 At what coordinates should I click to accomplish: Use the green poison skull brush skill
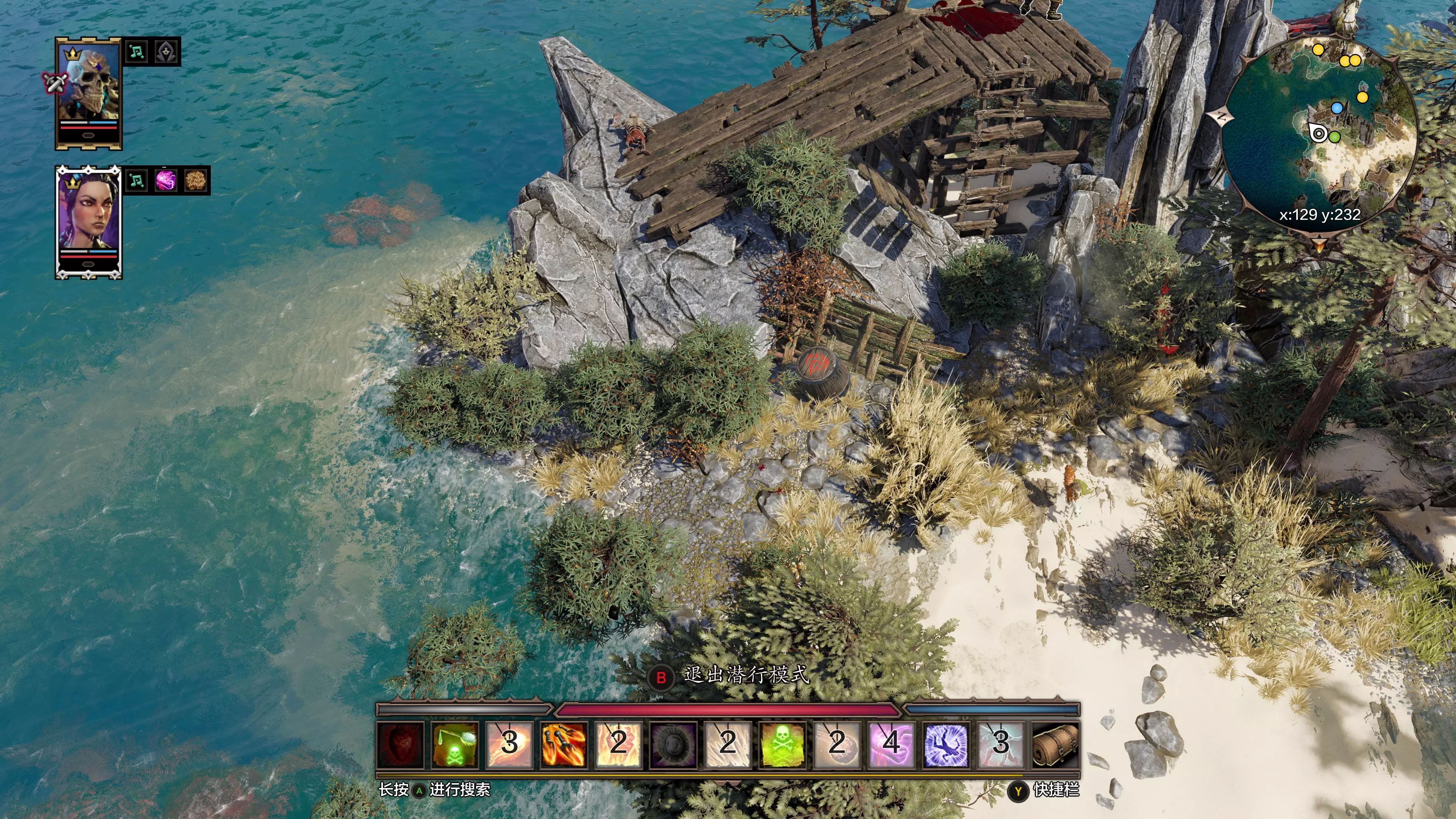click(x=455, y=744)
